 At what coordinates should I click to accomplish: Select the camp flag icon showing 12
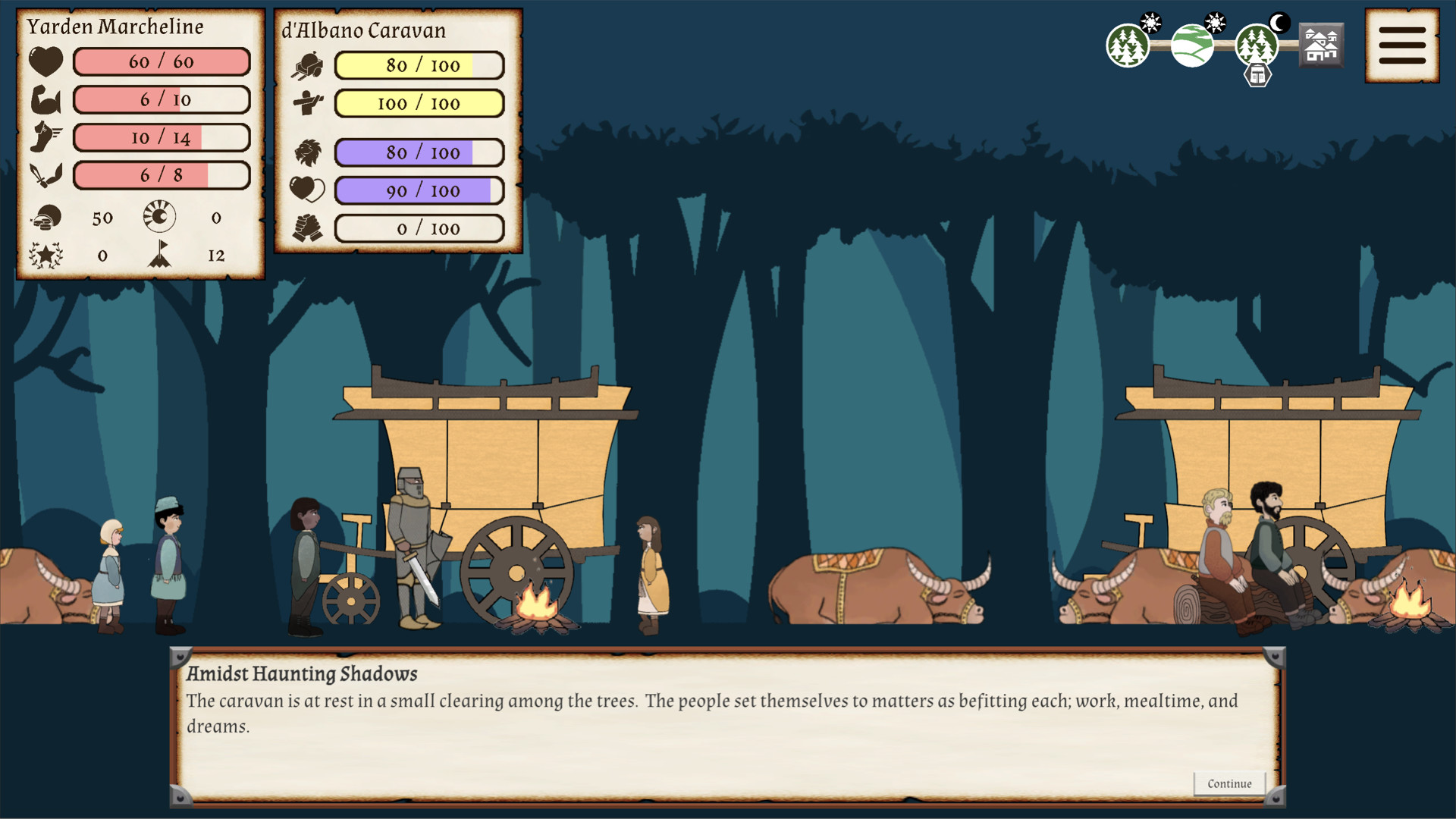click(161, 256)
